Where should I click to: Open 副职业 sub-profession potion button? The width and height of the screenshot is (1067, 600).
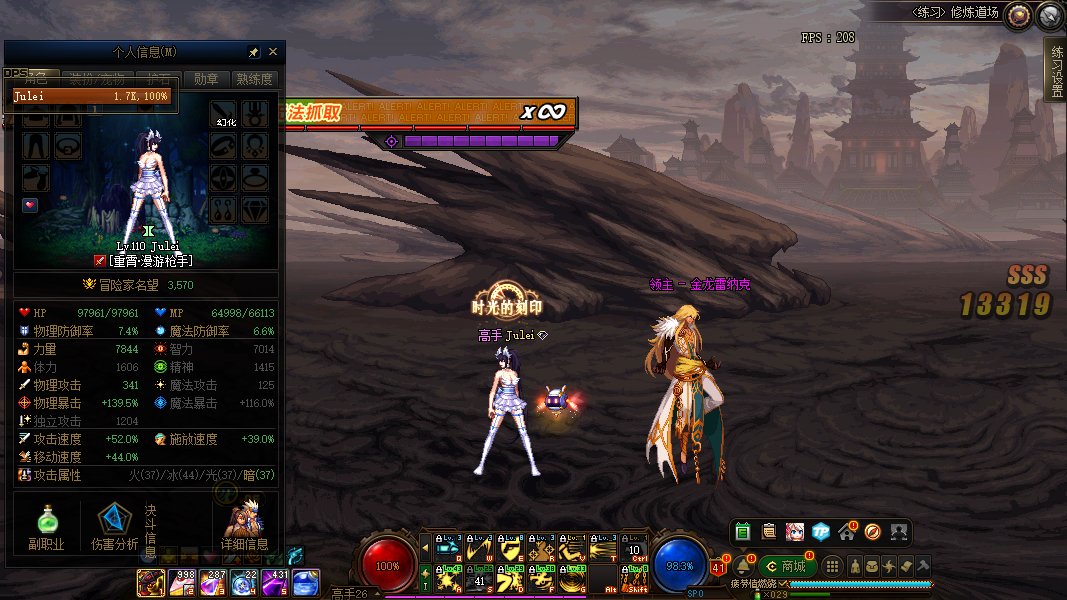click(46, 526)
